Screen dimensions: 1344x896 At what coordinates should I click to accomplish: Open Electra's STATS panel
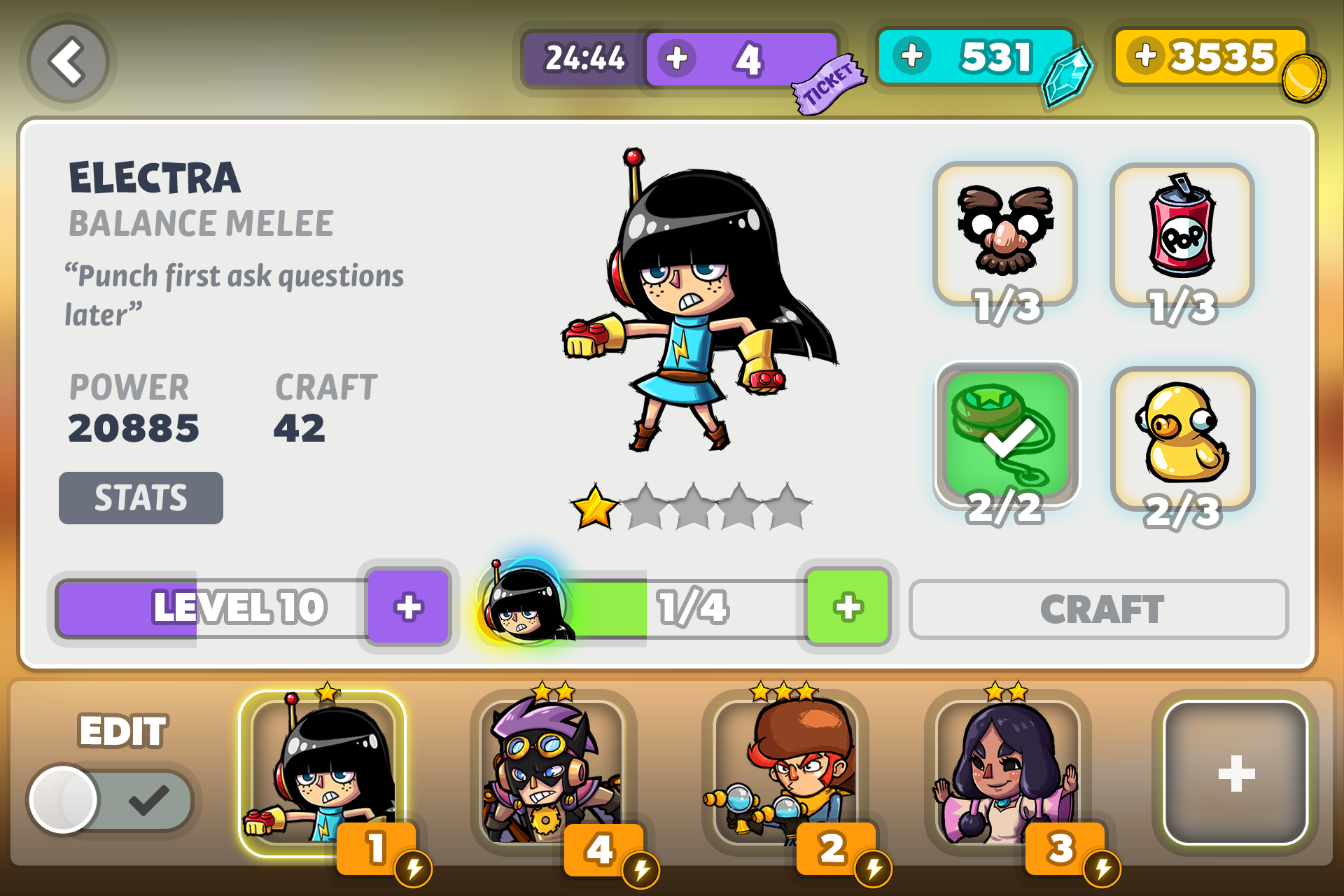pos(141,498)
